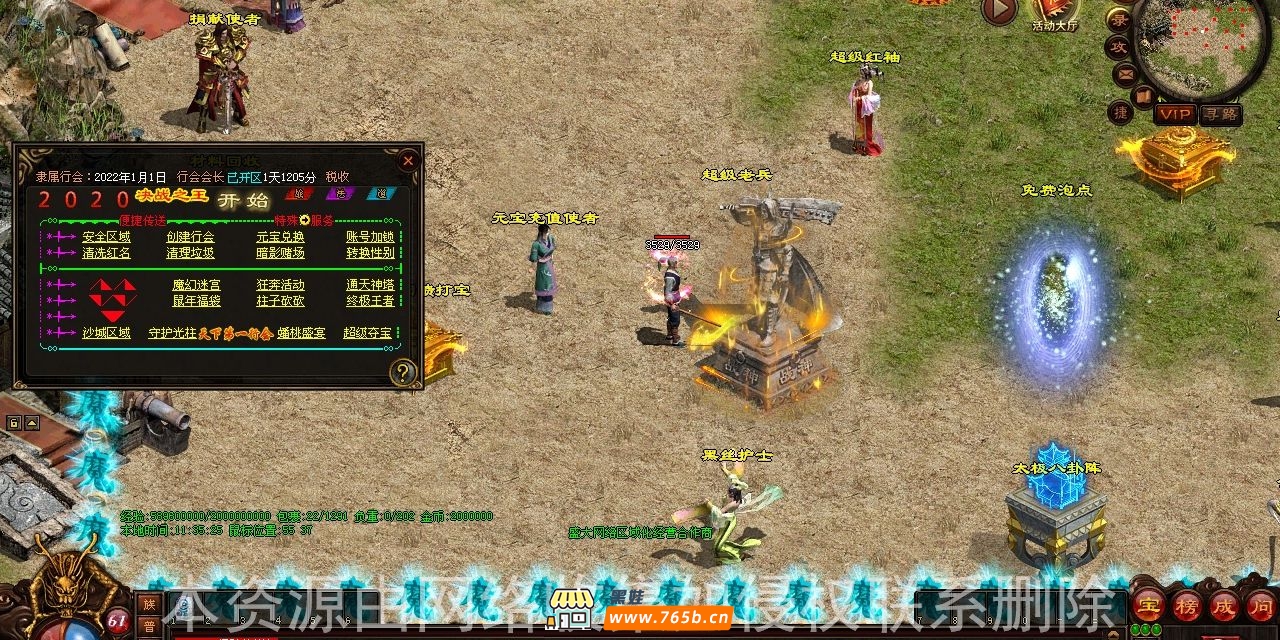Teleport to 安全区域 safe zone
The height and width of the screenshot is (640, 1280).
click(x=106, y=237)
